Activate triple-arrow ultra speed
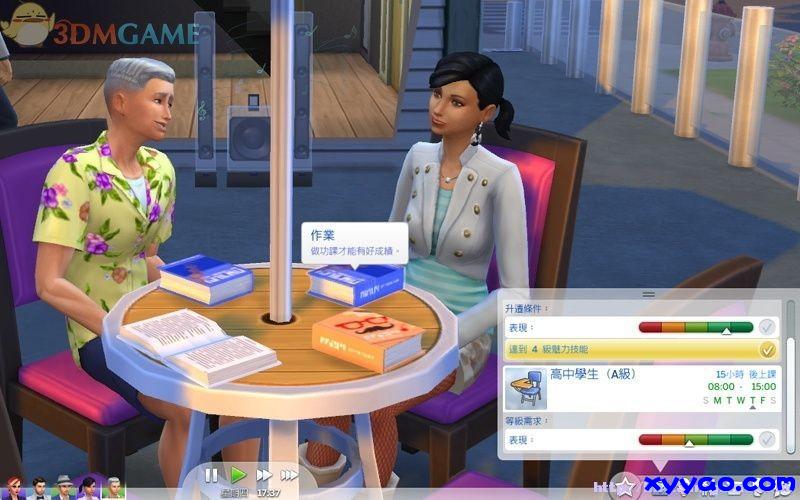 pyautogui.click(x=290, y=475)
